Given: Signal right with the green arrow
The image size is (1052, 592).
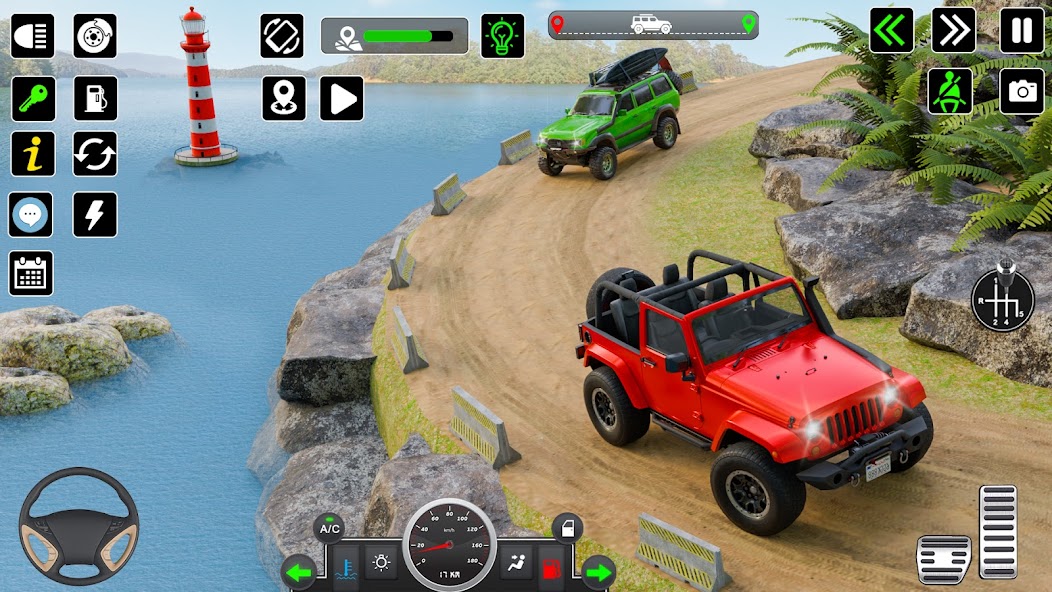Looking at the screenshot, I should click(x=598, y=572).
